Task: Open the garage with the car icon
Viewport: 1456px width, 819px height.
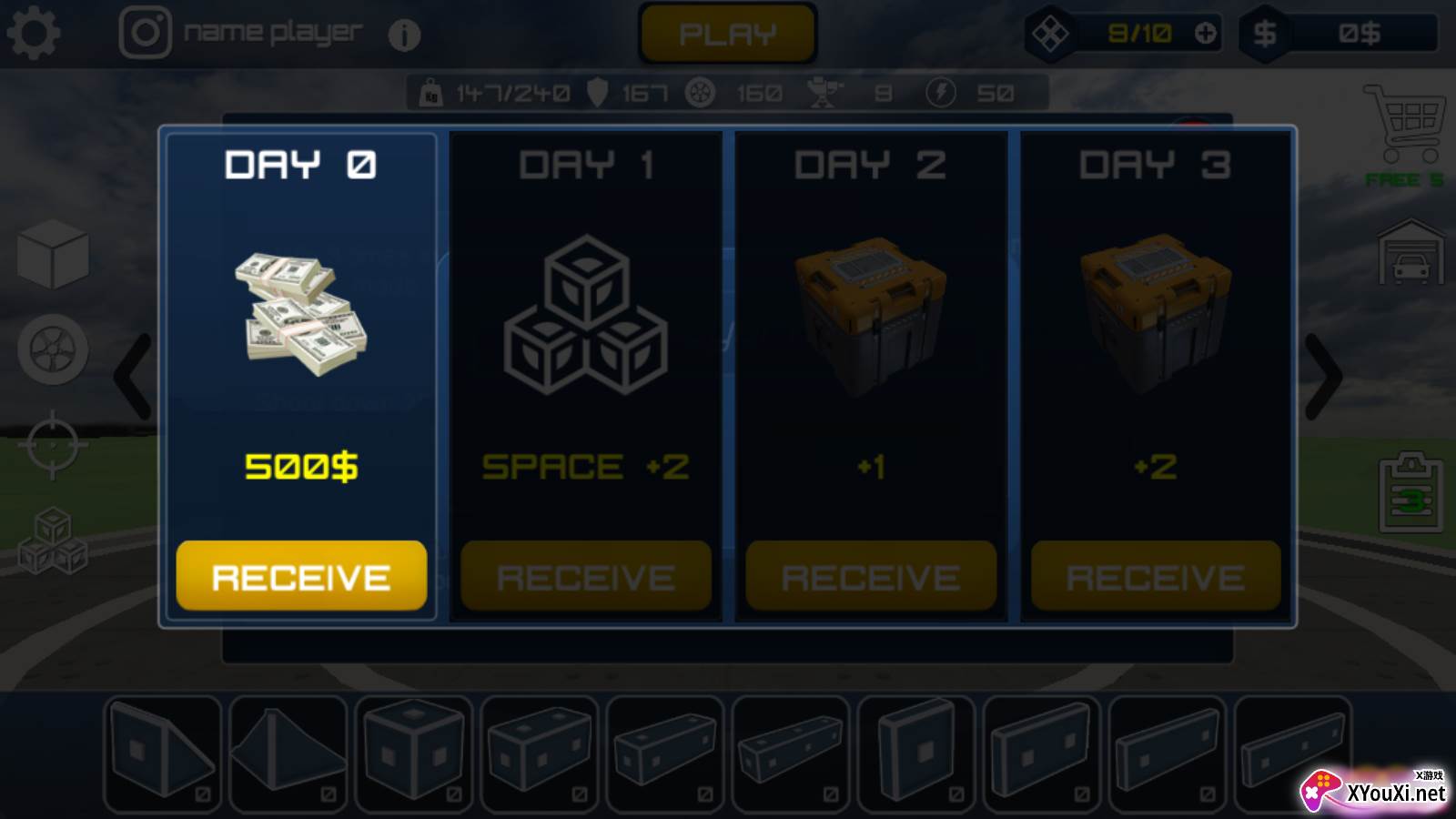Action: (x=1410, y=253)
